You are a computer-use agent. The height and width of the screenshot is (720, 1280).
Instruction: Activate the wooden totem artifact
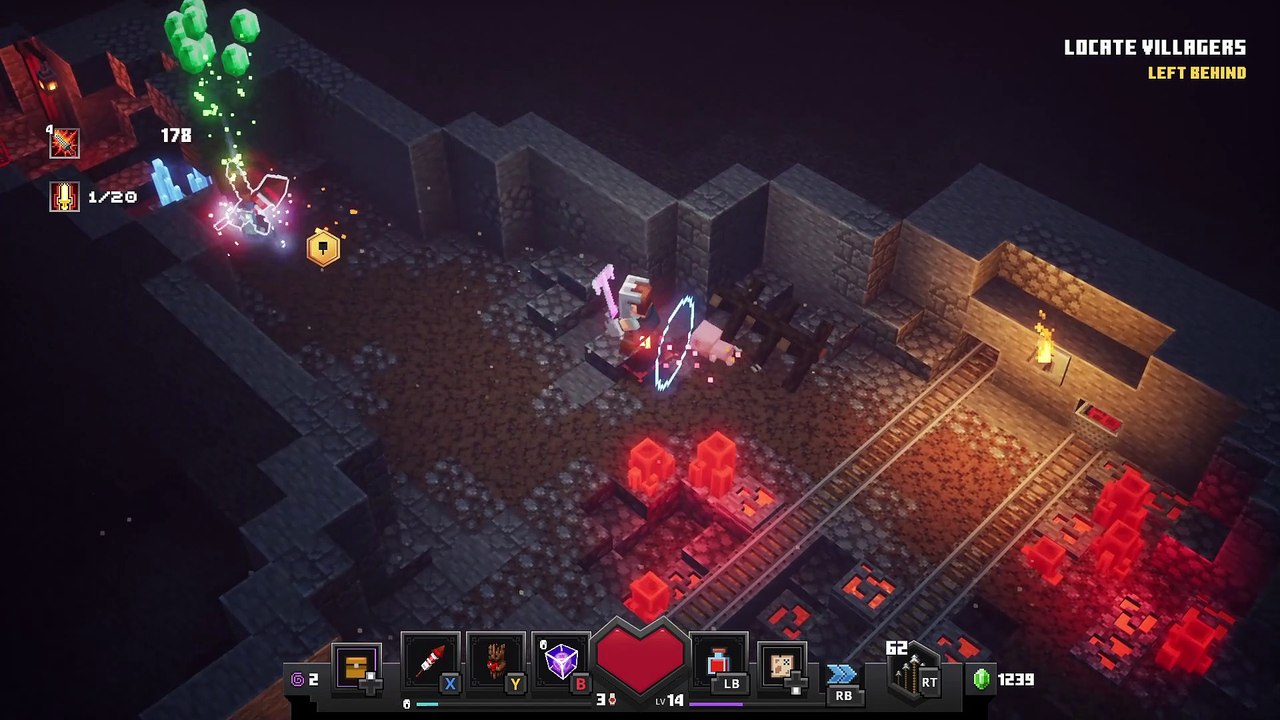[x=496, y=662]
